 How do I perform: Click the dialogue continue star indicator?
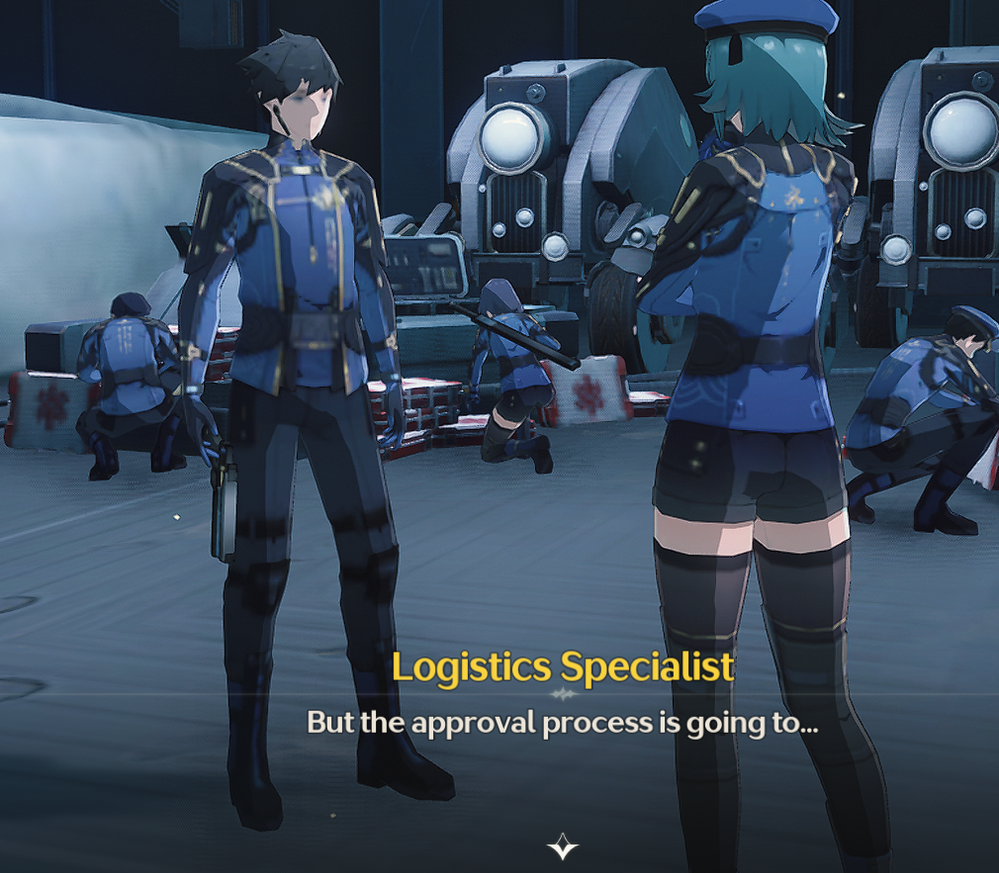point(562,847)
